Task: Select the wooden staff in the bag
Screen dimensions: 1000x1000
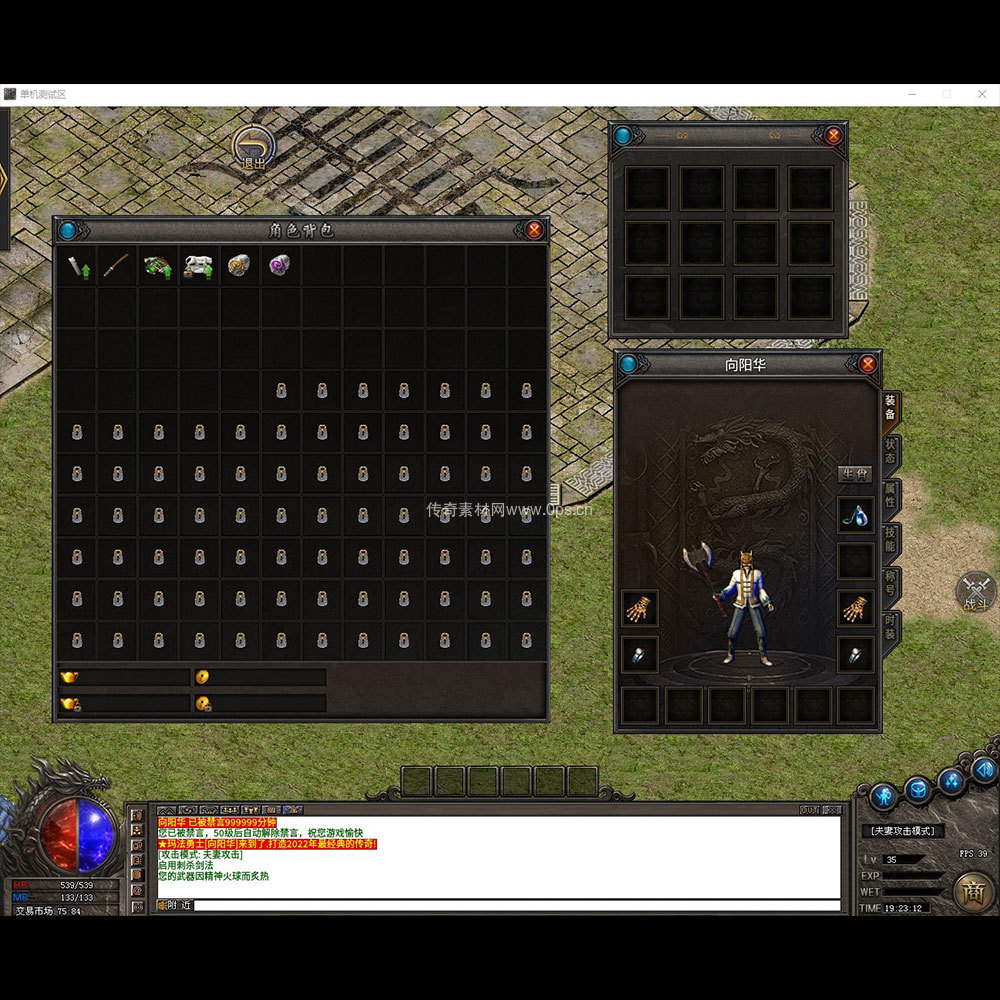Action: click(x=117, y=266)
